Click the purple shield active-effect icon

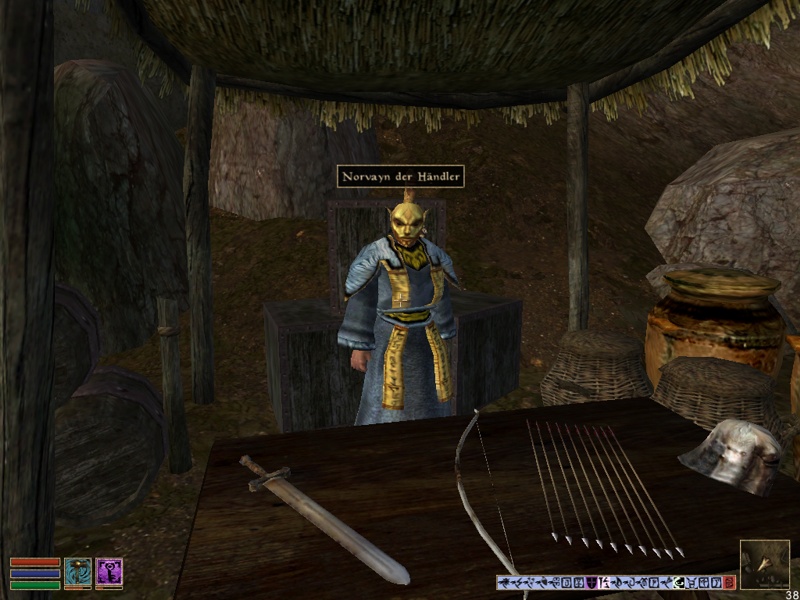pyautogui.click(x=591, y=582)
